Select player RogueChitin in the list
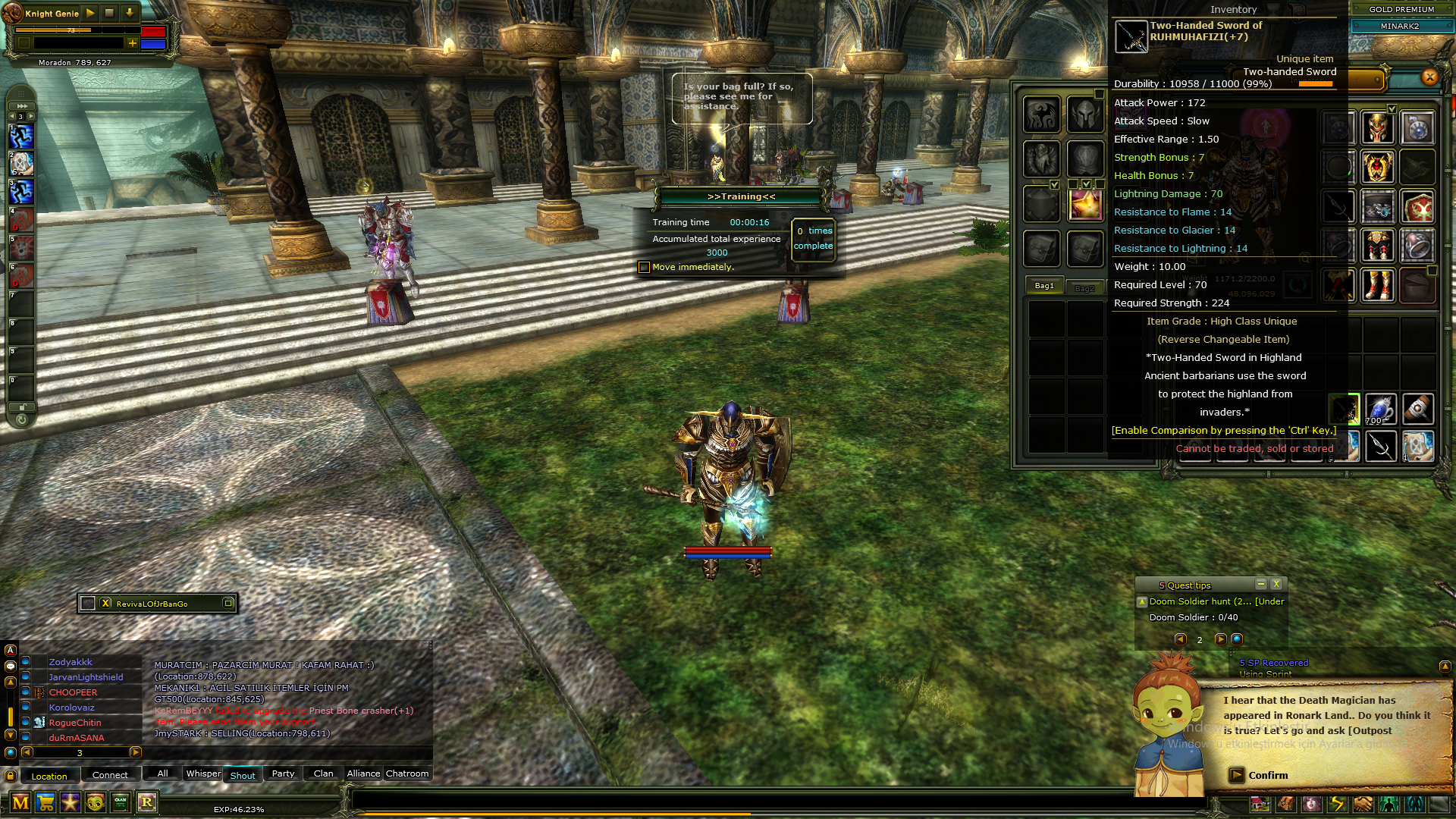1456x819 pixels. pos(75,723)
